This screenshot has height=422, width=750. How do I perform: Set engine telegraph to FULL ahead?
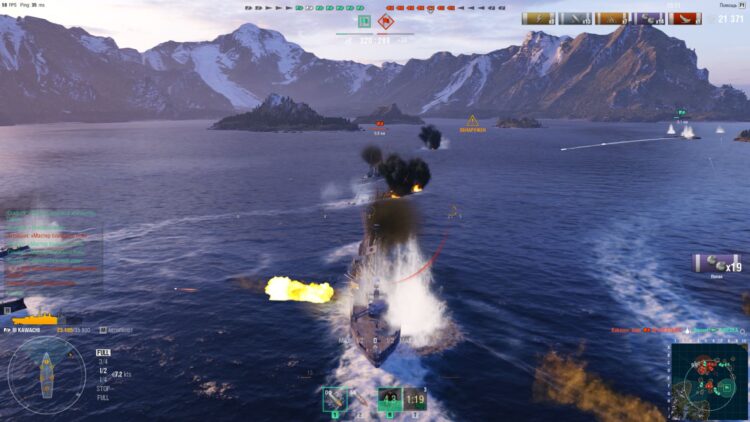click(x=103, y=352)
